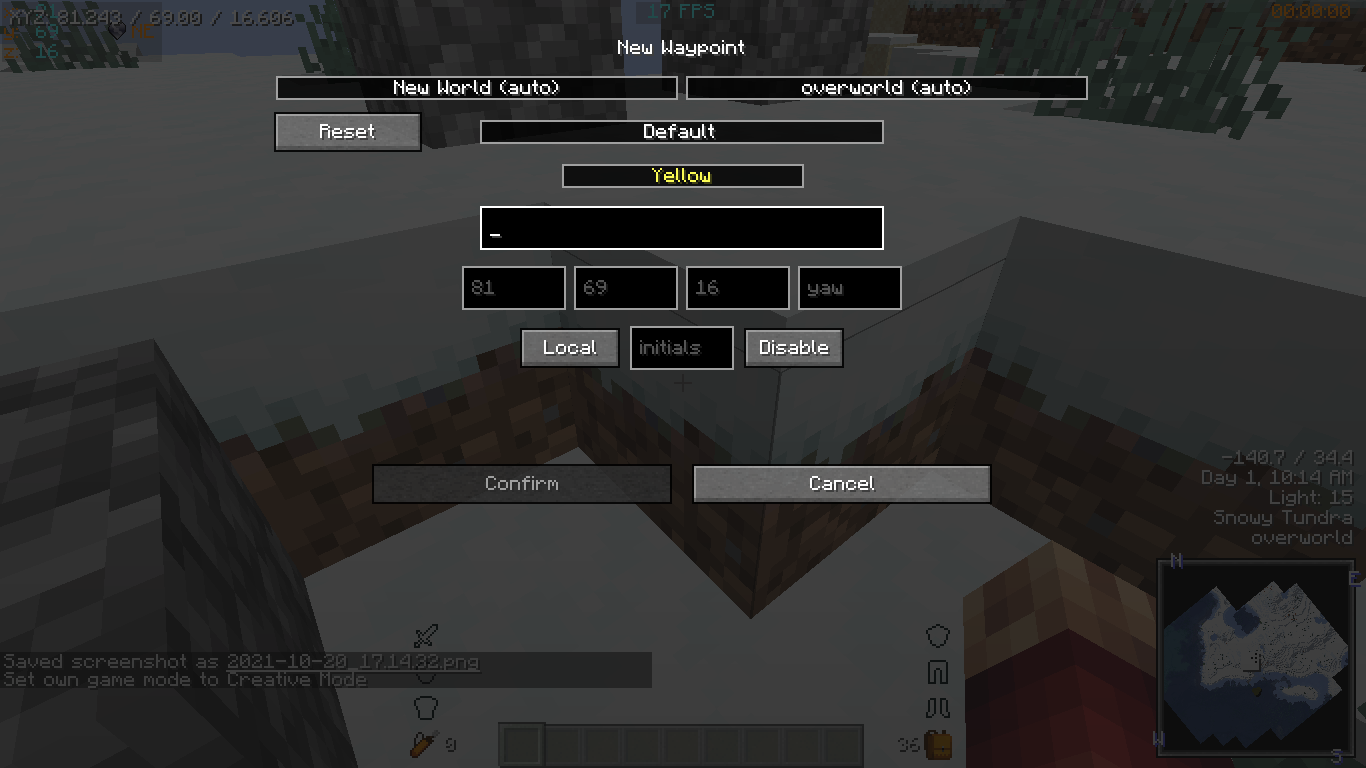Open the Default waypoint set selector
The image size is (1366, 768).
tap(681, 131)
